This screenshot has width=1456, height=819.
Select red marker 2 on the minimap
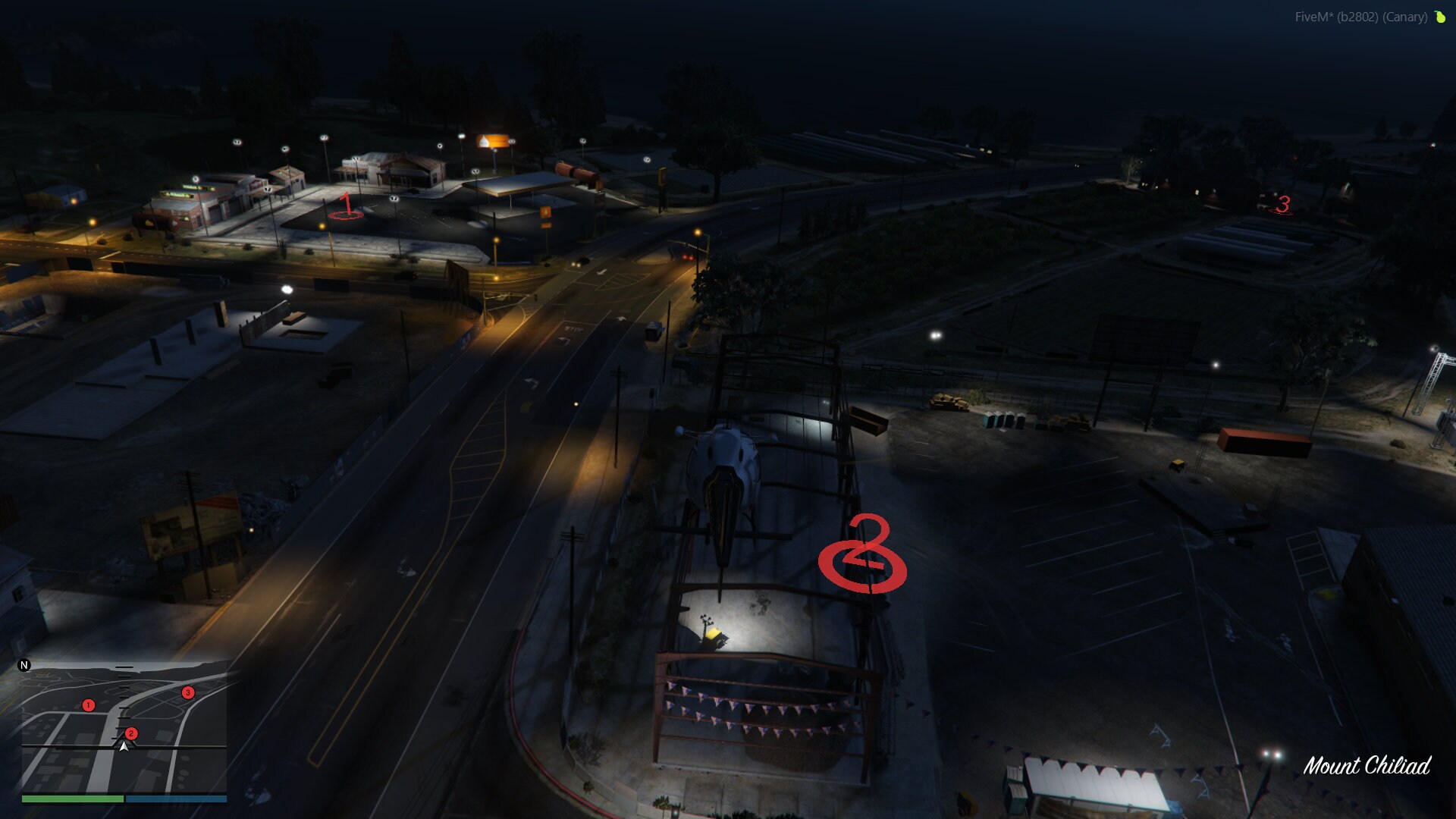click(133, 733)
